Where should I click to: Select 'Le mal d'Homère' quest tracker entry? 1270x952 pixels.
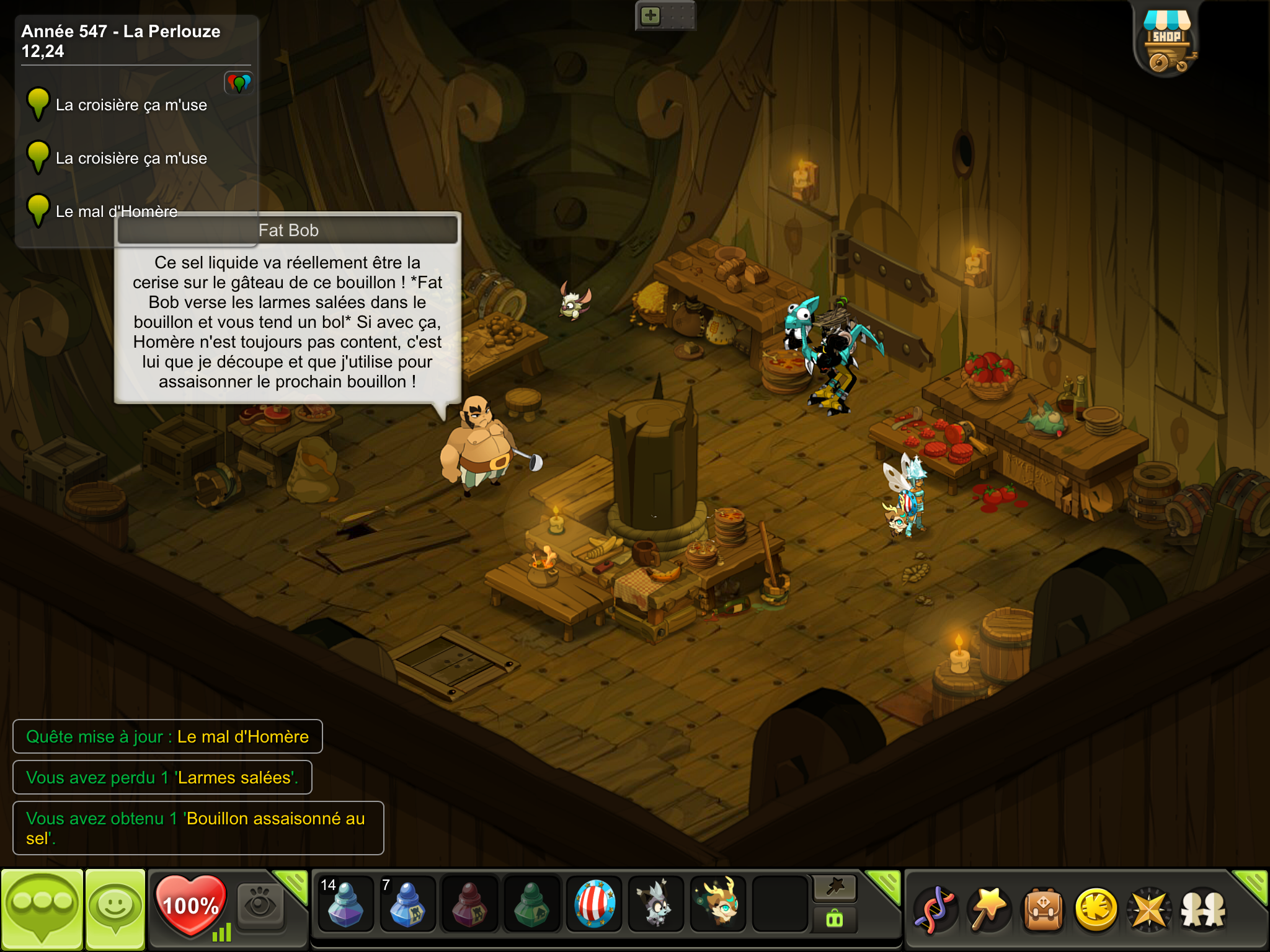pos(117,211)
